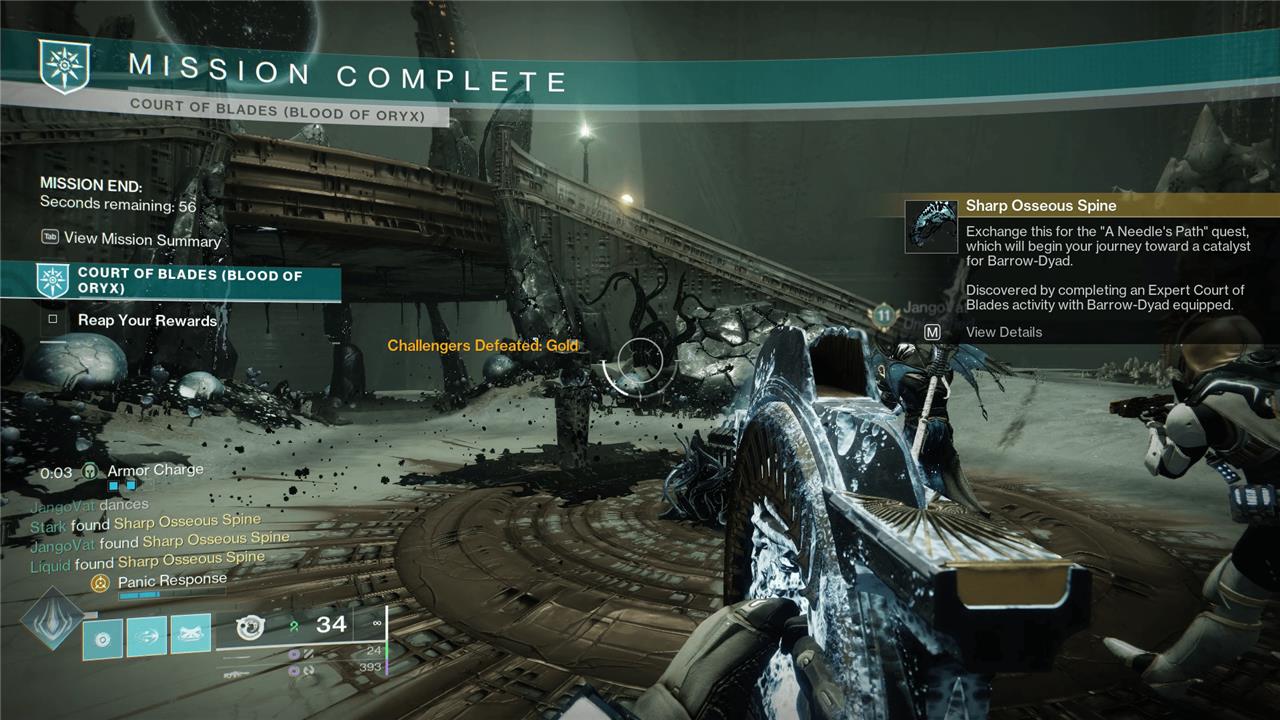Click Stark's name in the loot feed
The width and height of the screenshot is (1280, 720).
[x=48, y=526]
